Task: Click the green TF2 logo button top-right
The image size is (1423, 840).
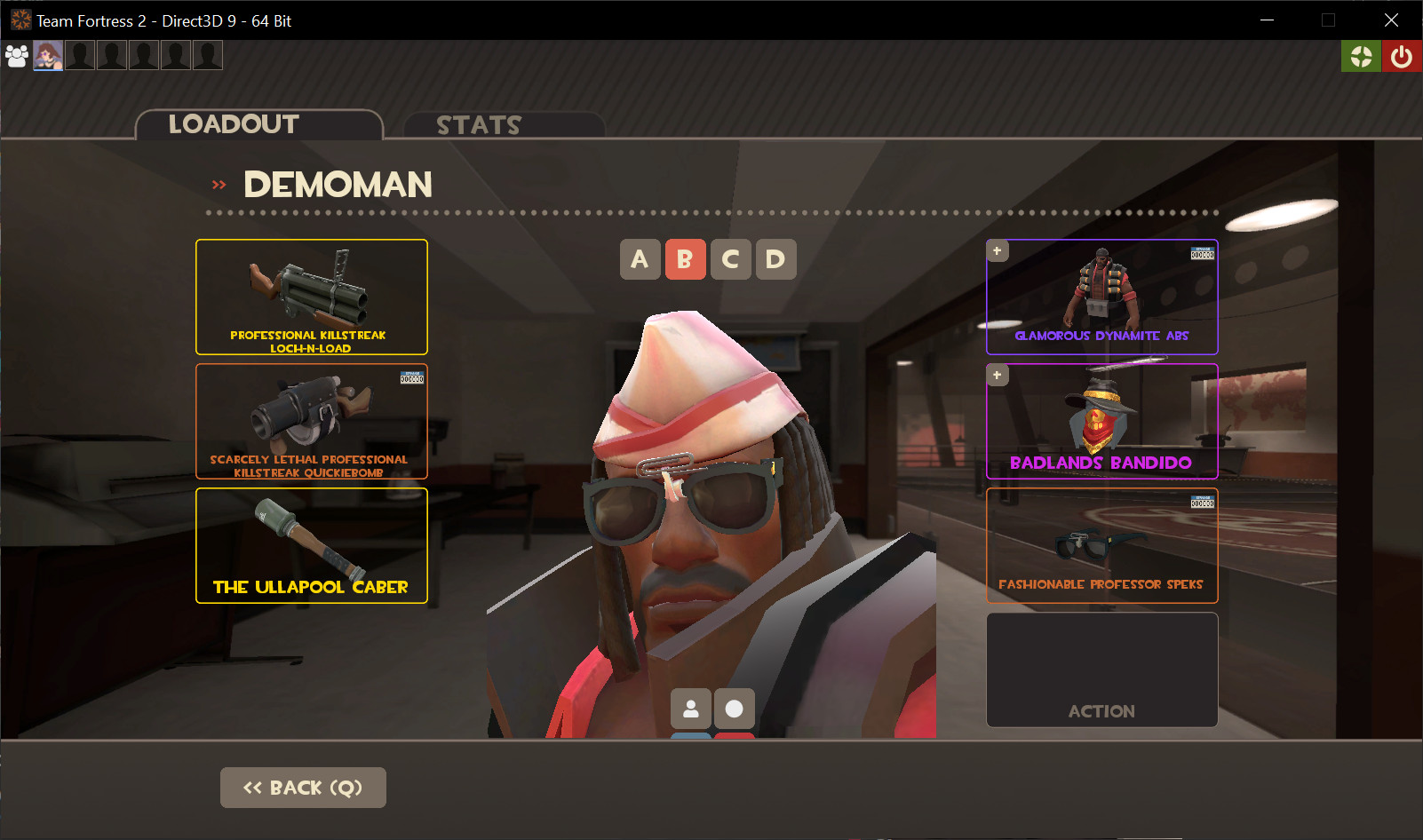Action: [1361, 55]
